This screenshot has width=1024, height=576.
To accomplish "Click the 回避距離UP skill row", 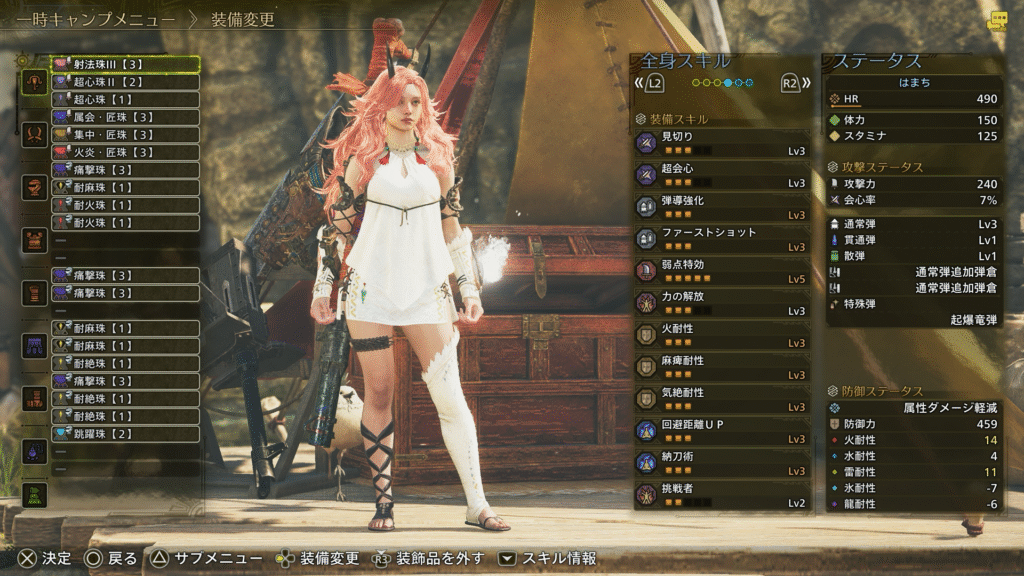I will tap(722, 431).
